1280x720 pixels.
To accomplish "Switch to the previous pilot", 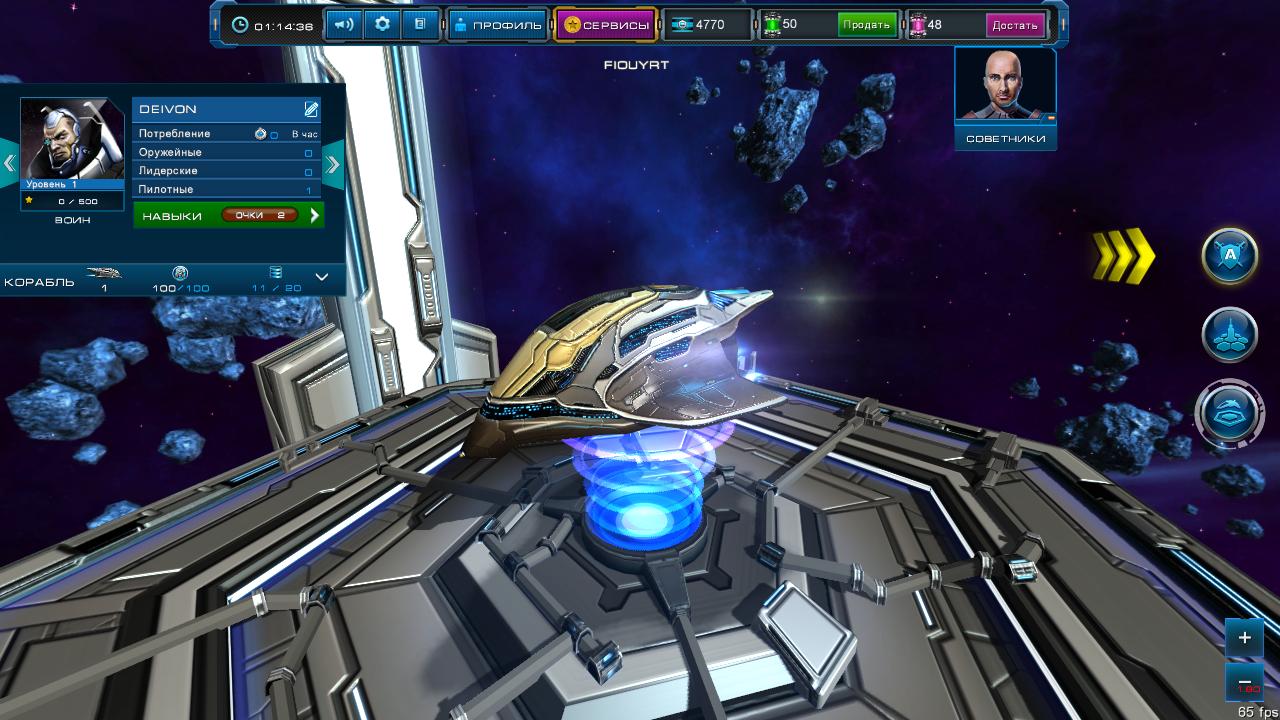I will tap(9, 163).
